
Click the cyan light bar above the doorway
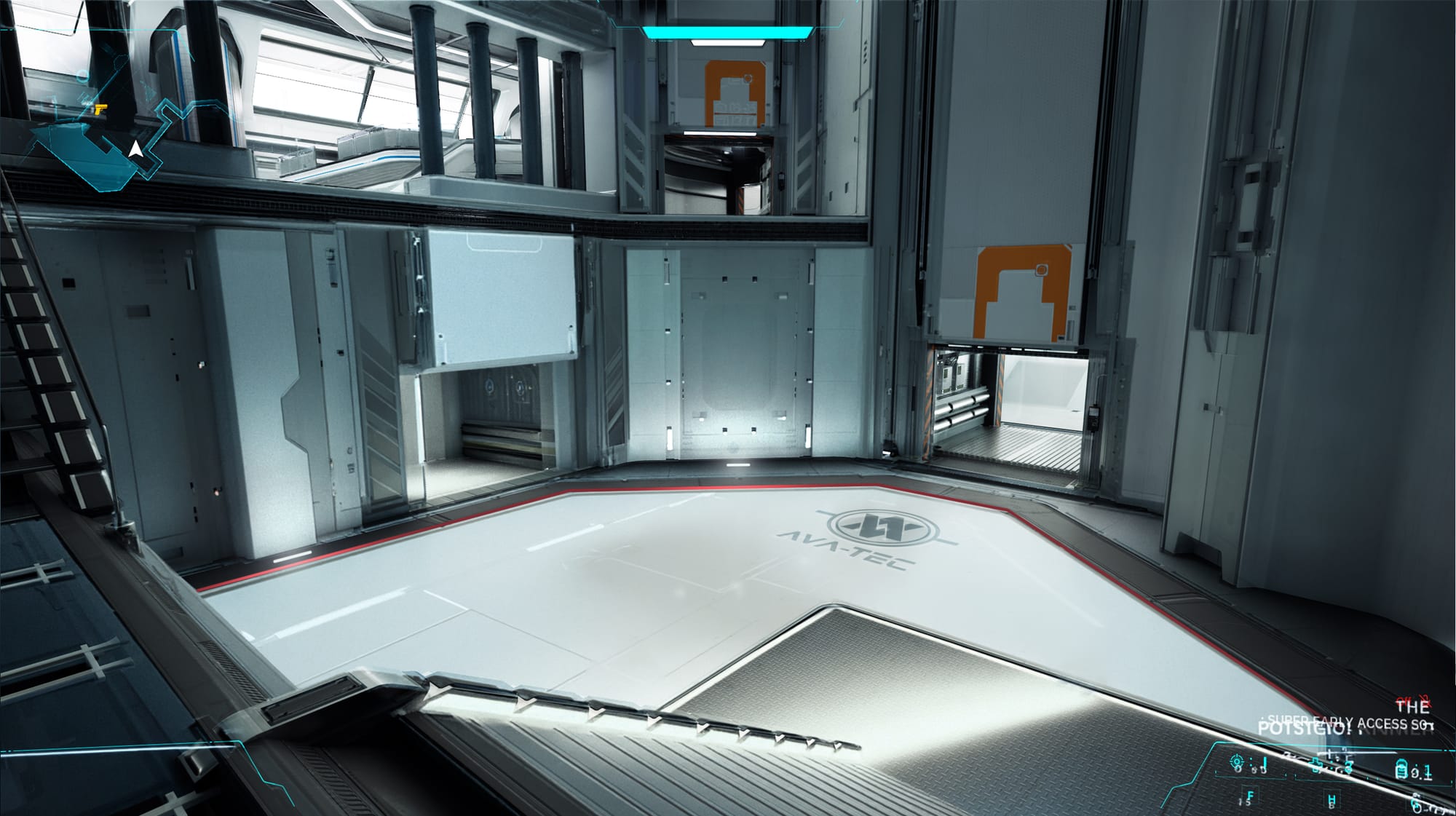[x=728, y=31]
